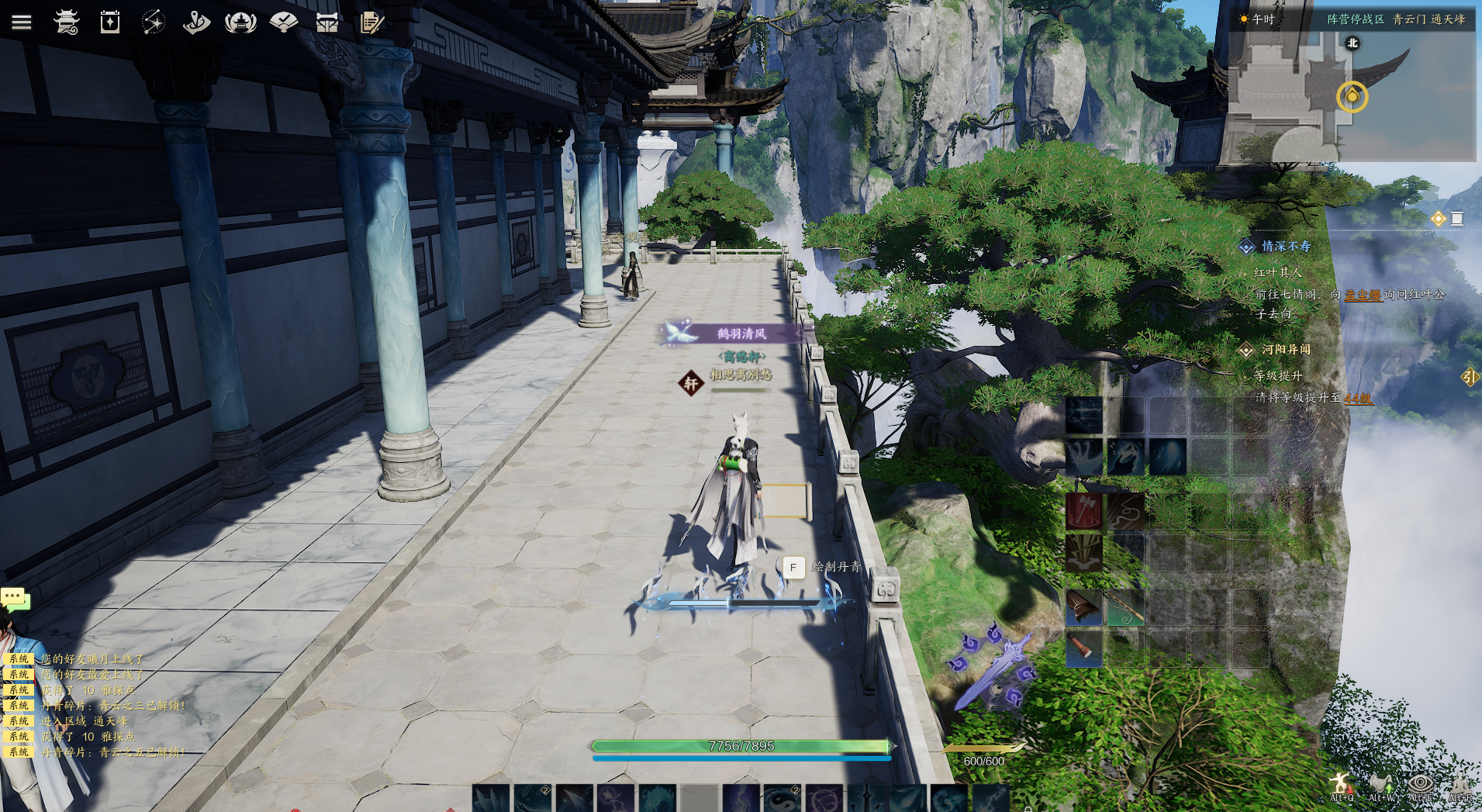Select the 河阳异闻 quest tracker entry
Screen dimensions: 1482x812
coord(1286,350)
